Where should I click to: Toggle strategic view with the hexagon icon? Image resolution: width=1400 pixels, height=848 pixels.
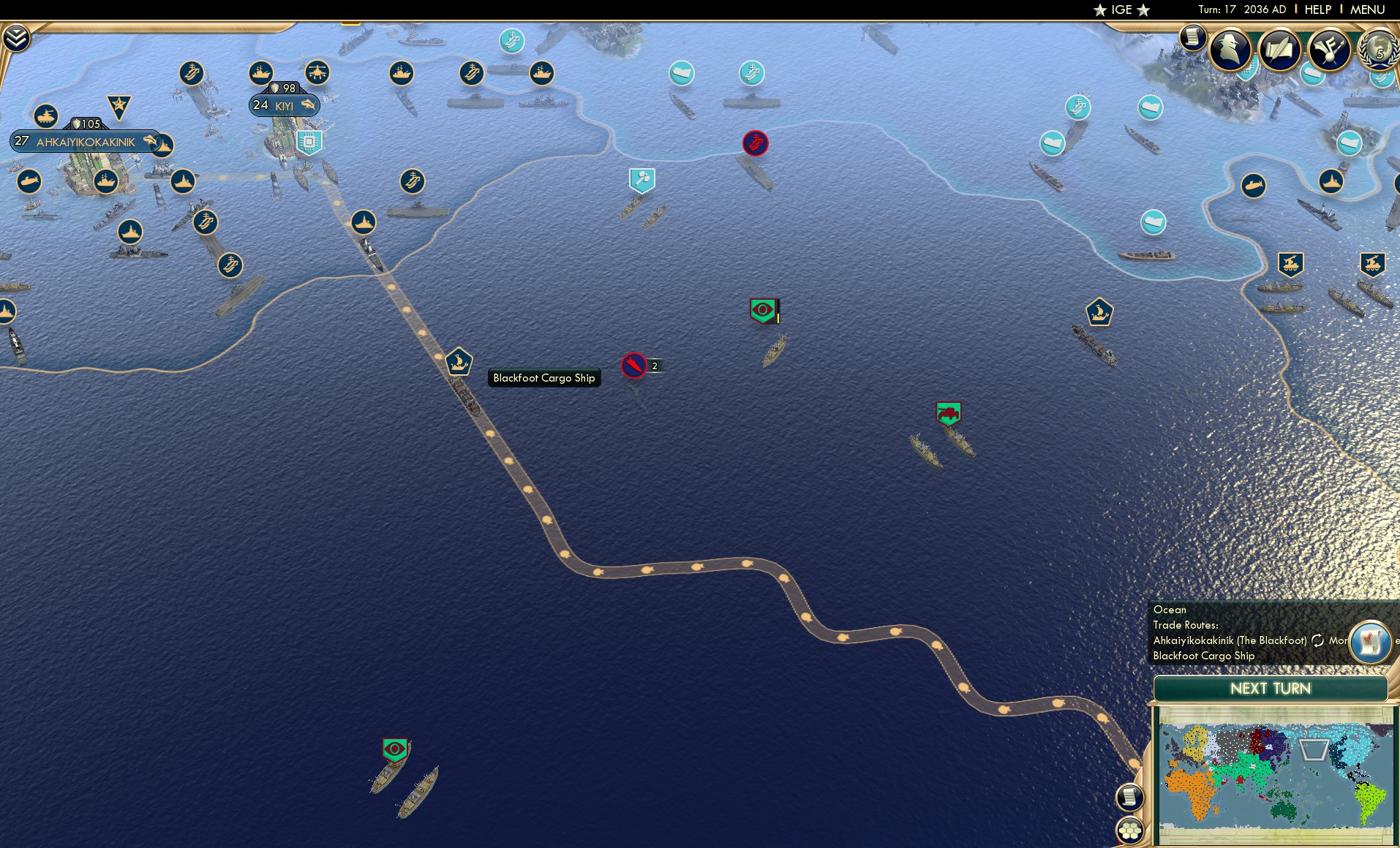(x=1131, y=832)
